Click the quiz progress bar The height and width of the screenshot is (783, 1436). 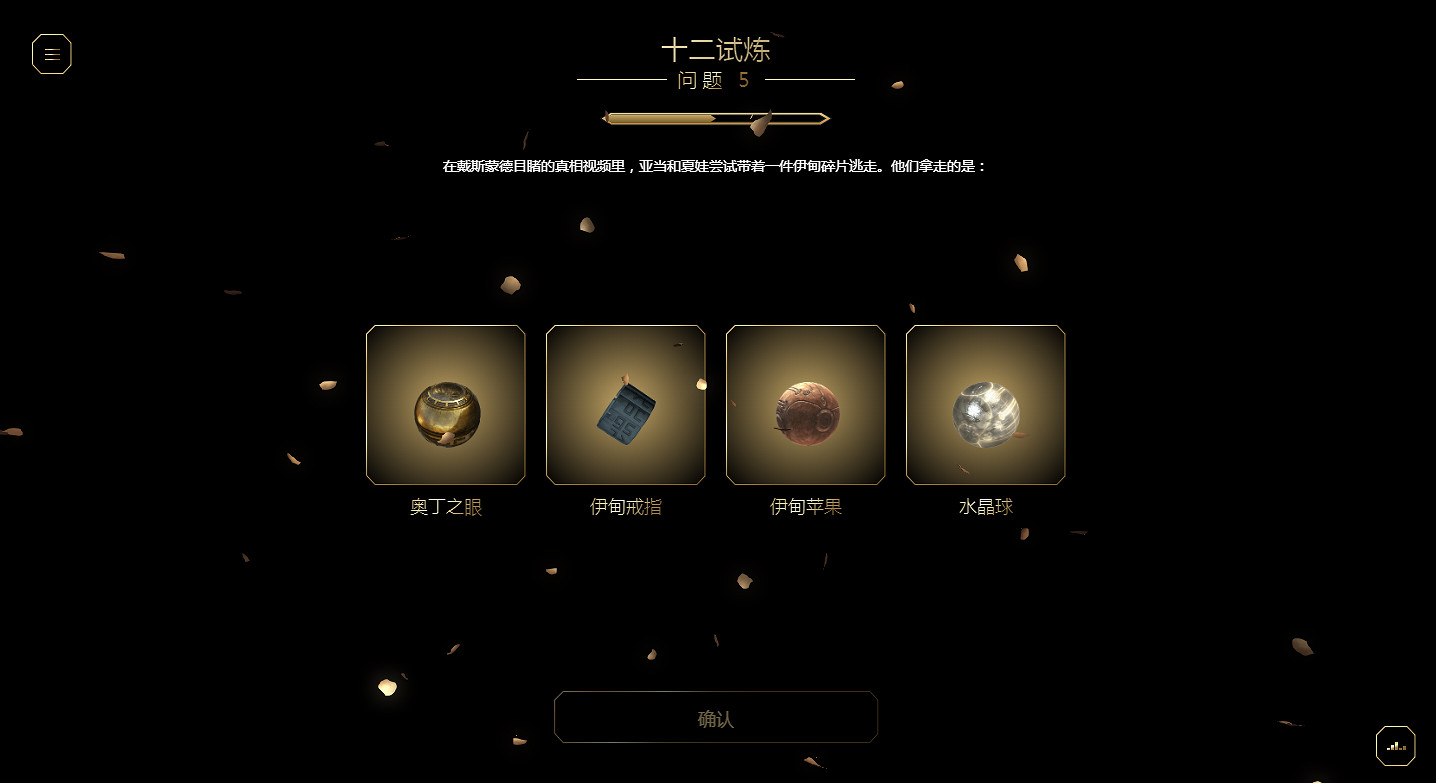(x=715, y=117)
